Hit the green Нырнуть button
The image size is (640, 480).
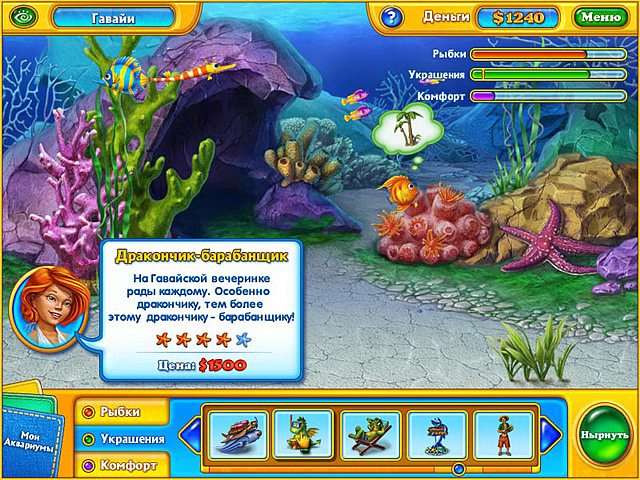(x=604, y=437)
